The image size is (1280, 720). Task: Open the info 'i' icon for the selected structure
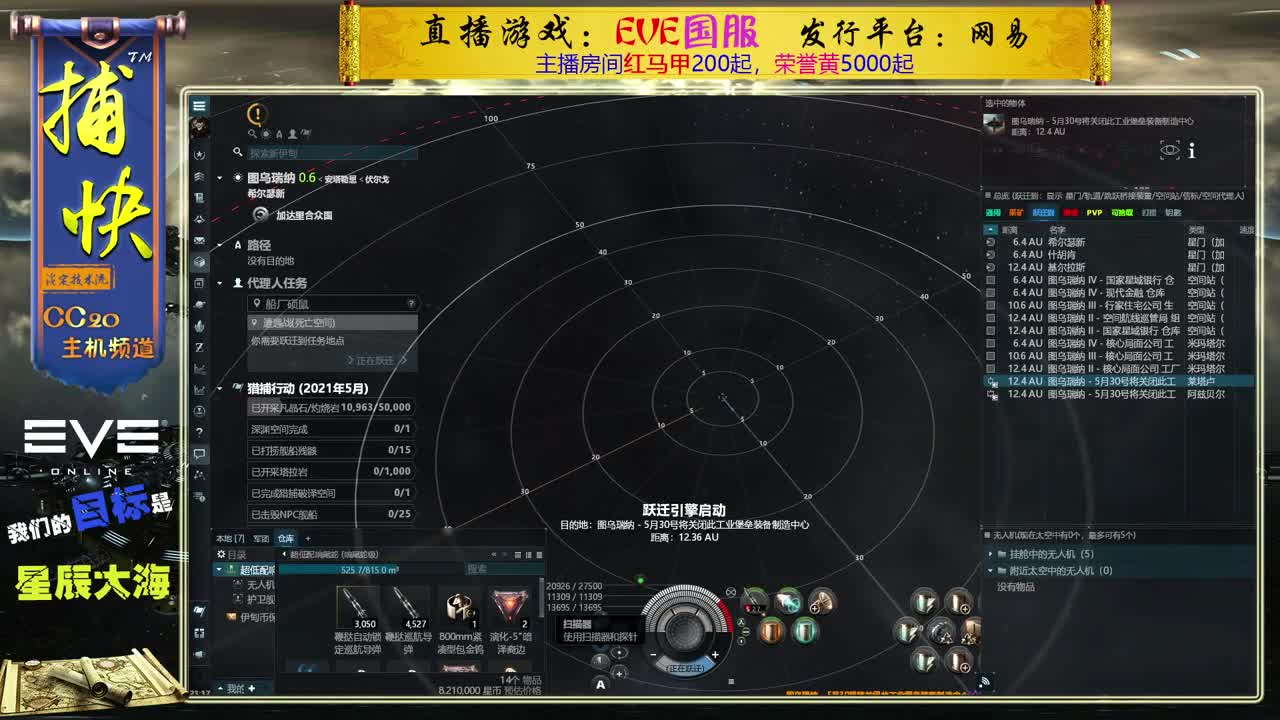(x=1192, y=152)
